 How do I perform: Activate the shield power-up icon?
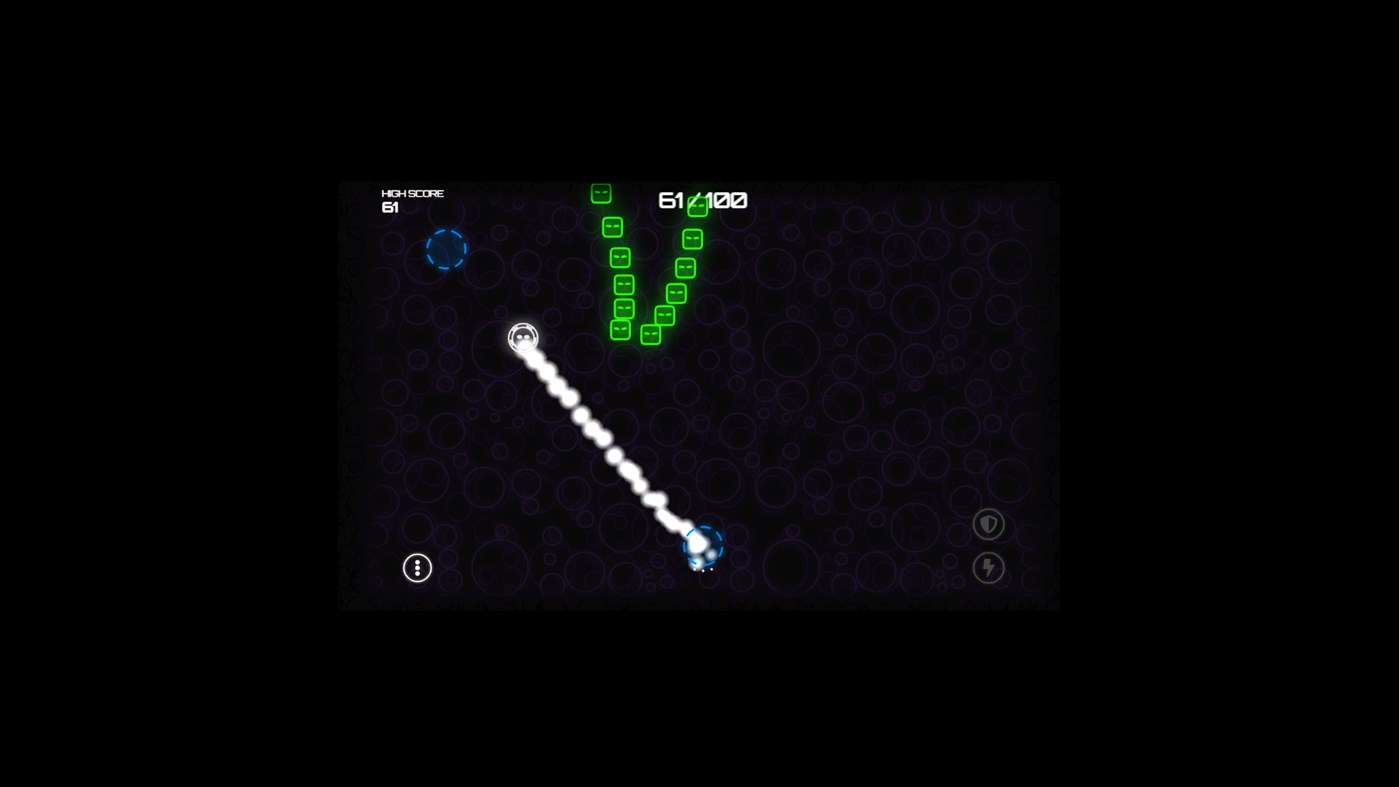pos(988,523)
